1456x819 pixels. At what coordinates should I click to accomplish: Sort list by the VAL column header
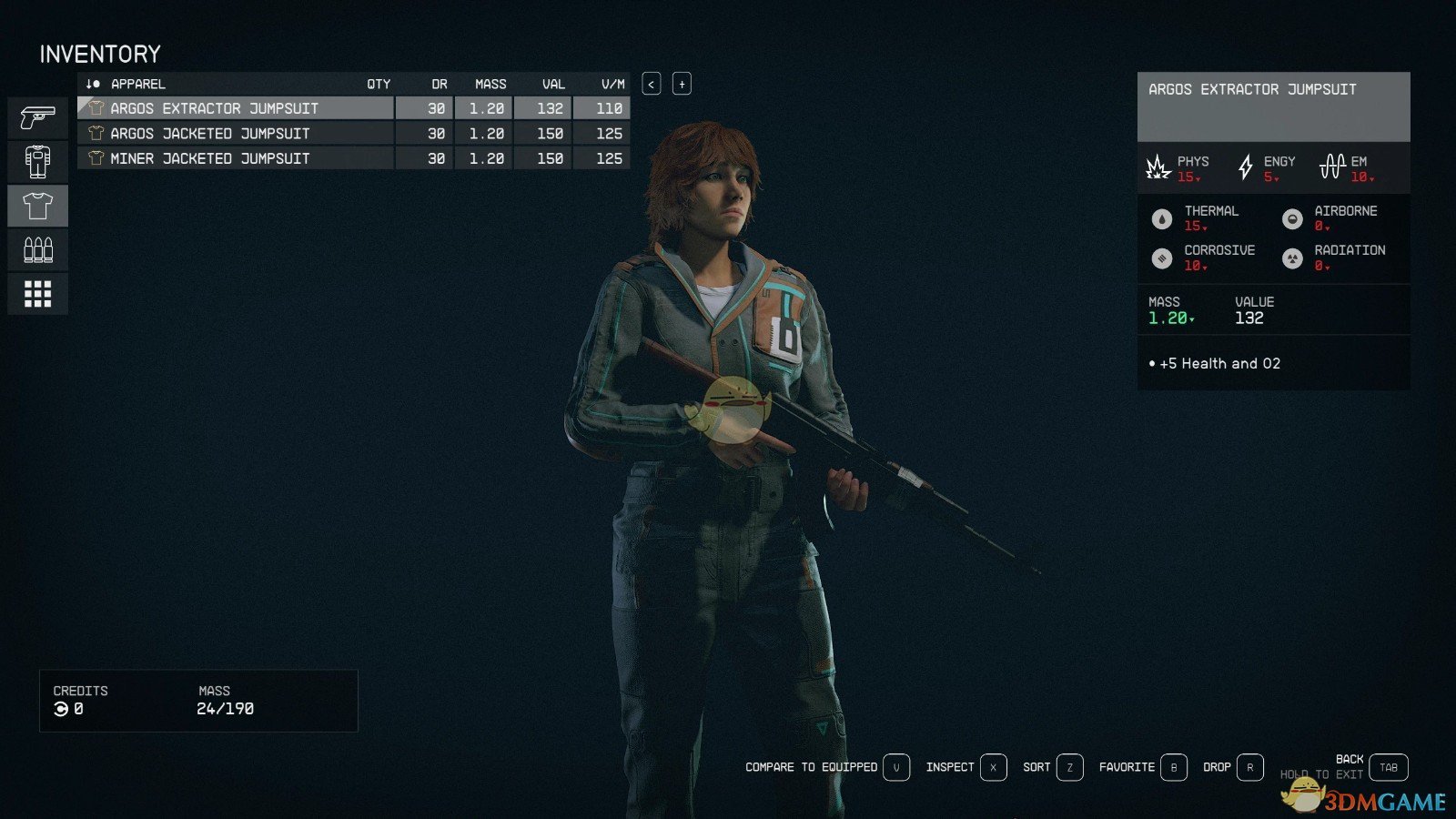(553, 84)
